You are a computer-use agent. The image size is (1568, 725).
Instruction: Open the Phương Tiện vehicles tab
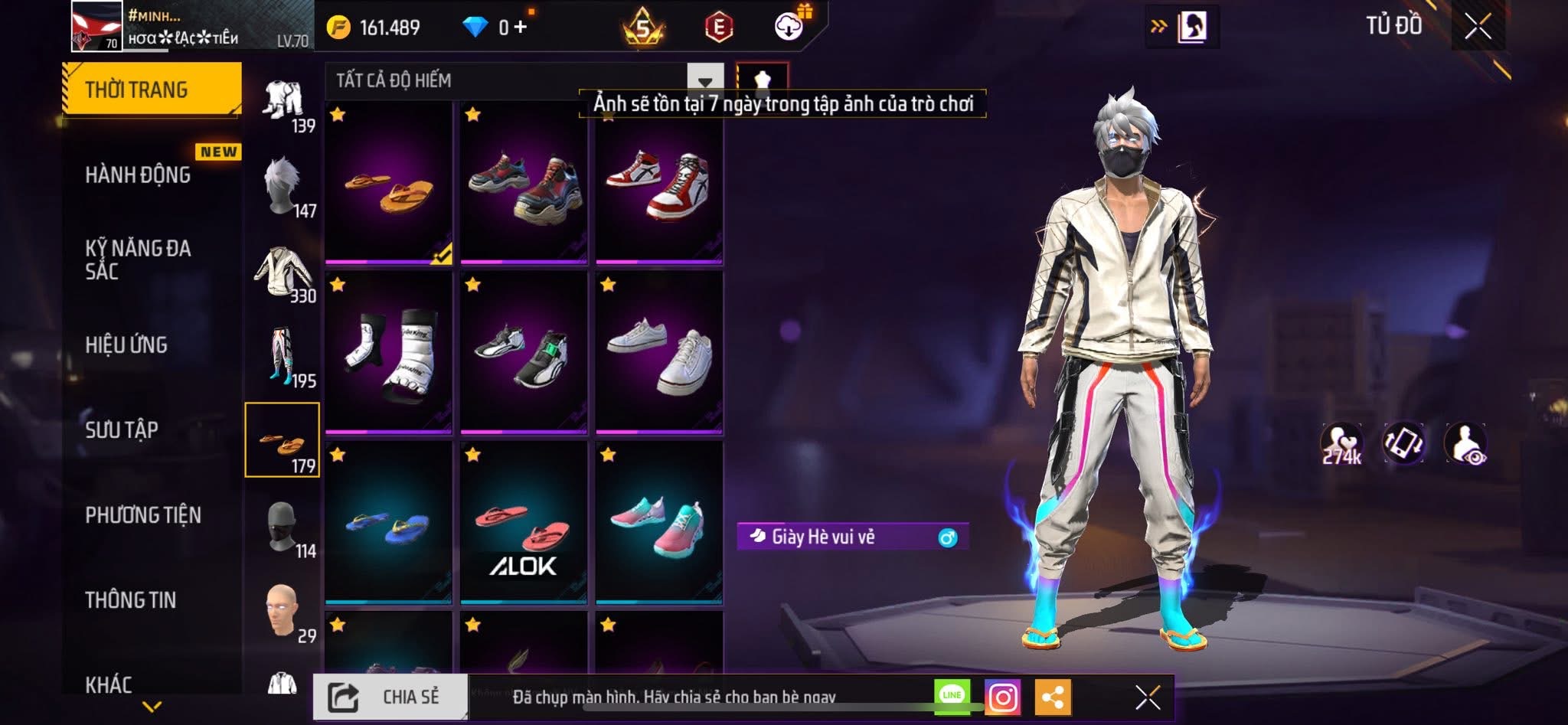143,514
